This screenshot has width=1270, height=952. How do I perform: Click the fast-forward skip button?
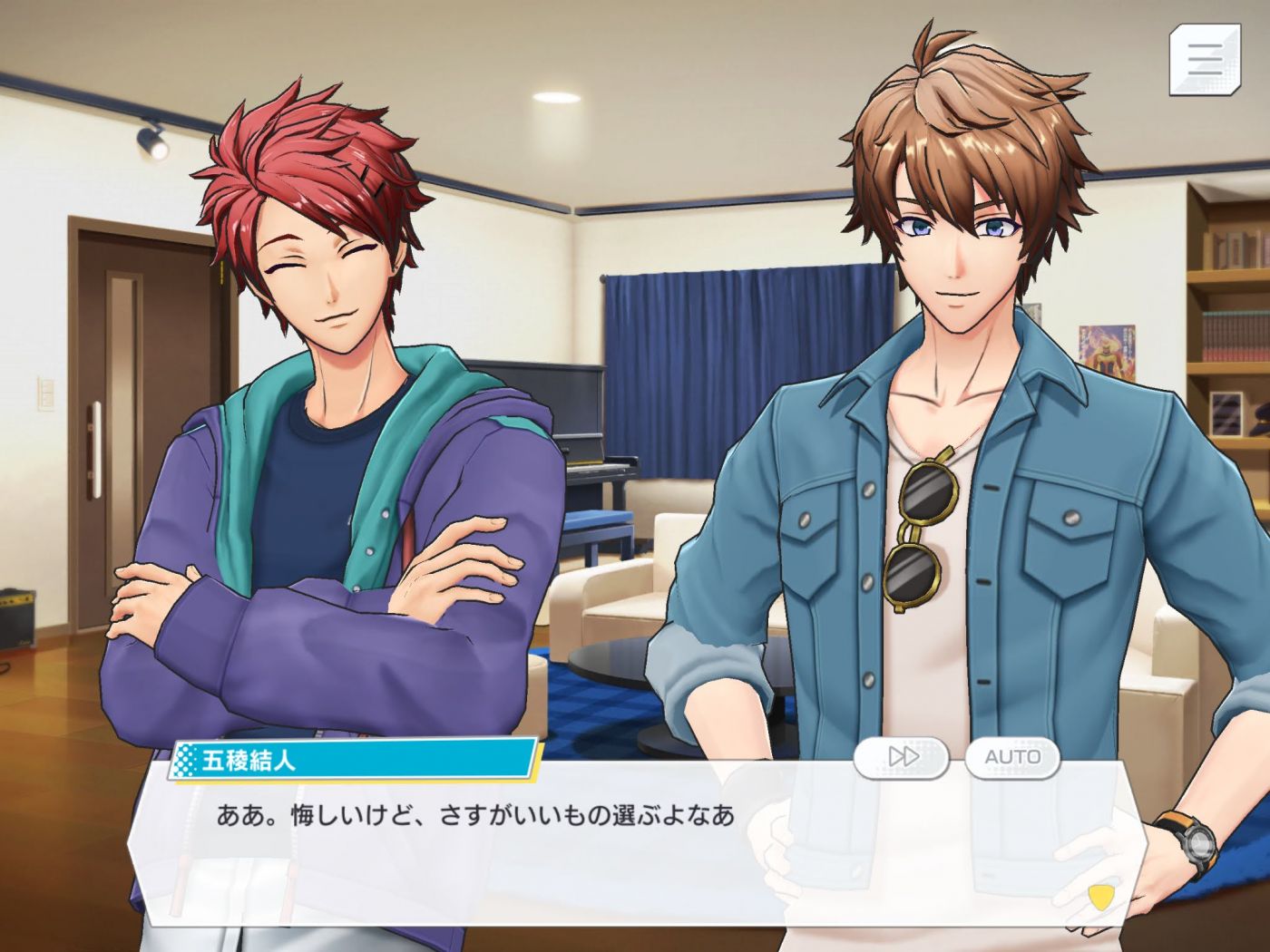pyautogui.click(x=902, y=756)
